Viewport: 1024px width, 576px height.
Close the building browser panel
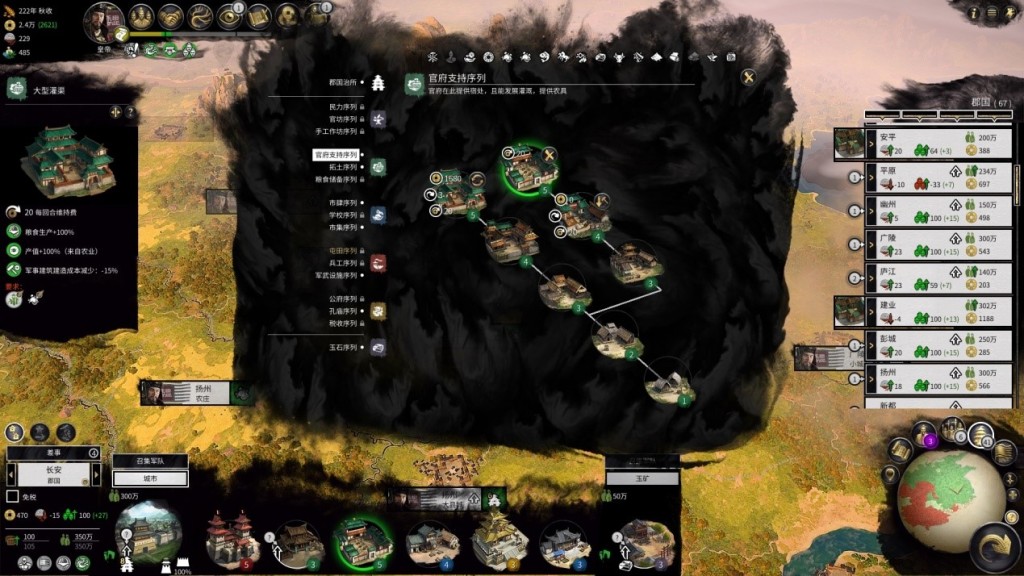tap(748, 77)
